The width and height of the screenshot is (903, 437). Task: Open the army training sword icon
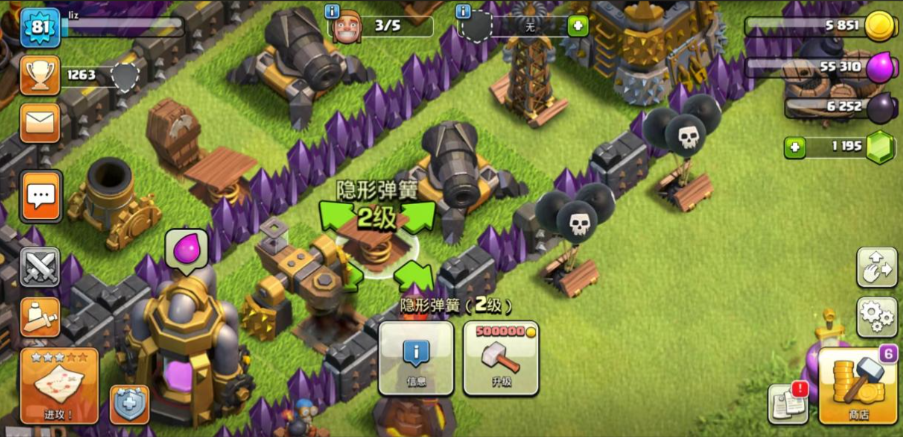click(40, 317)
